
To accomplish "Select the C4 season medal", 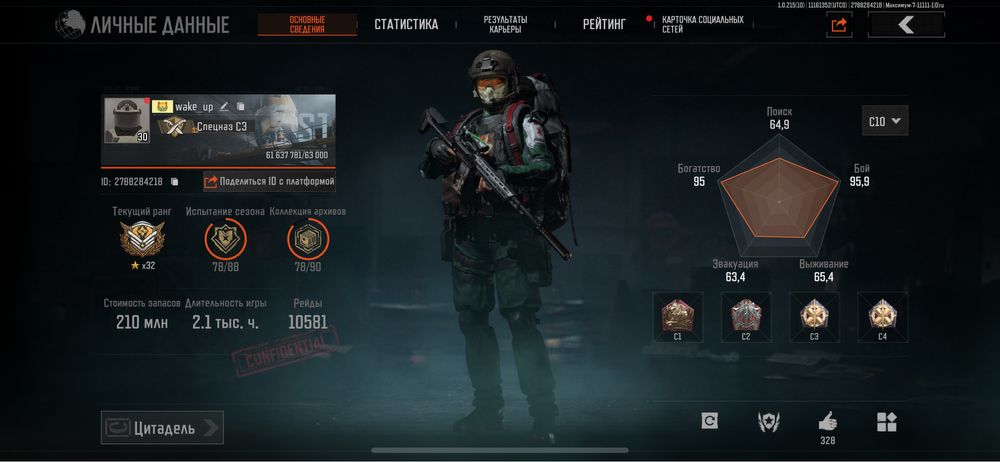I will [882, 315].
